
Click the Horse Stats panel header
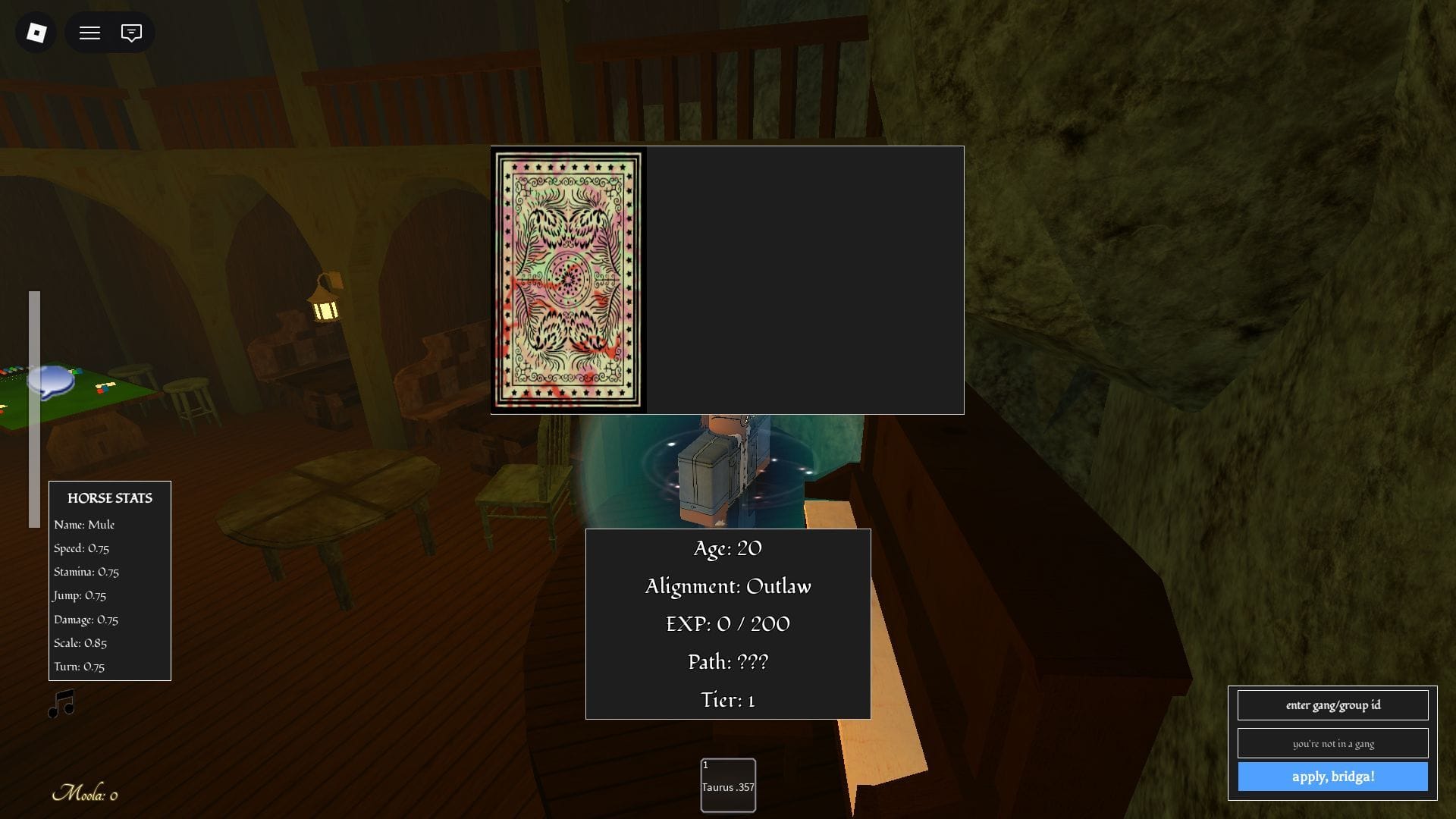109,498
